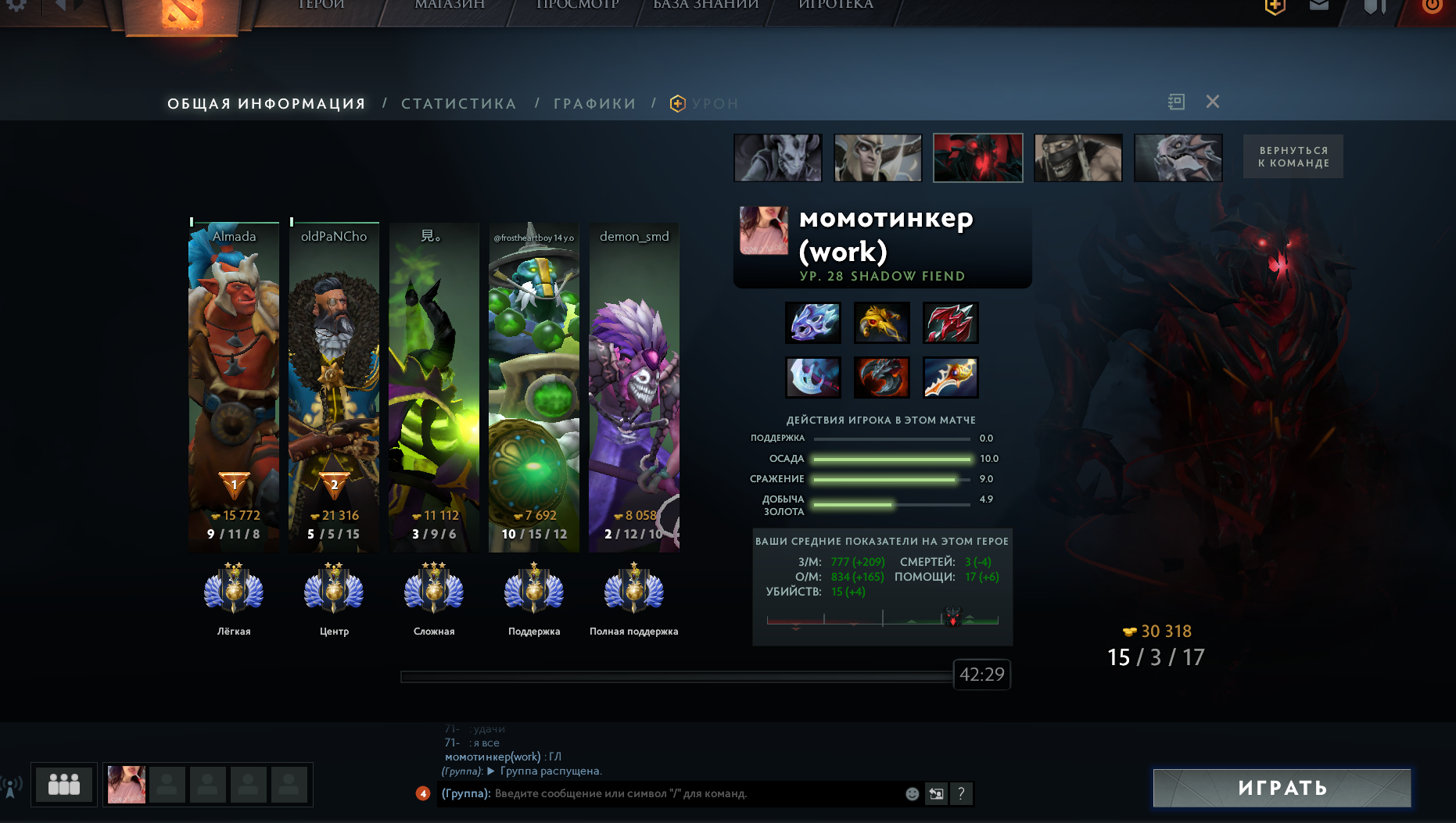Open the Графики tab
The width and height of the screenshot is (1456, 823).
click(x=594, y=104)
